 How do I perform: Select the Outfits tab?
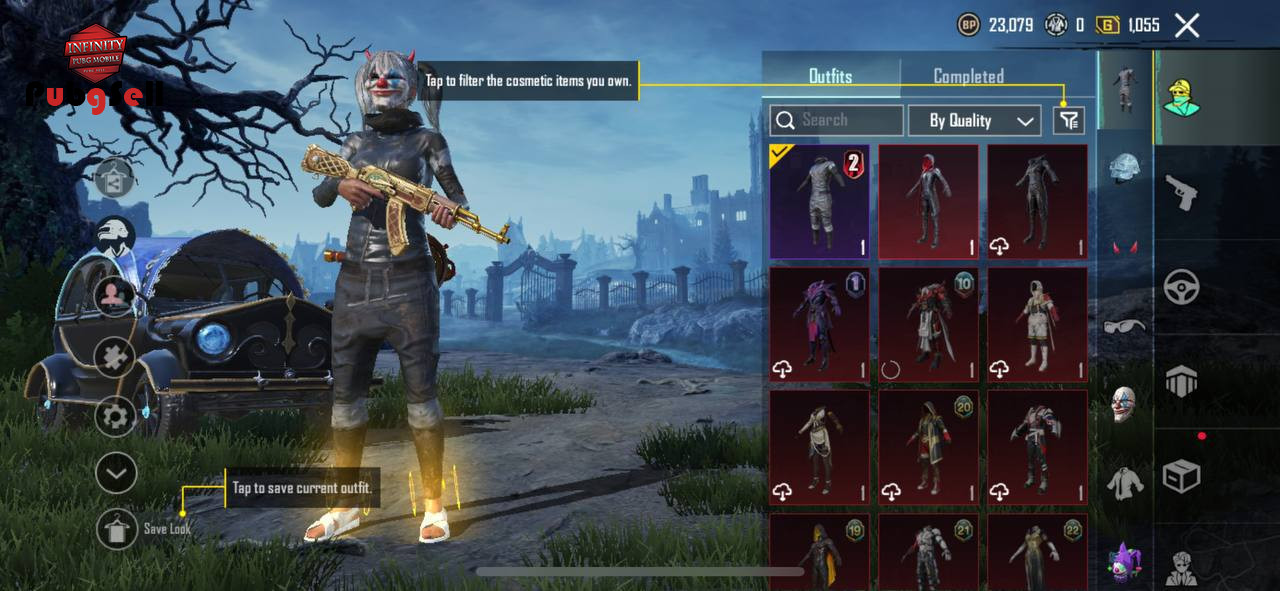tap(830, 76)
